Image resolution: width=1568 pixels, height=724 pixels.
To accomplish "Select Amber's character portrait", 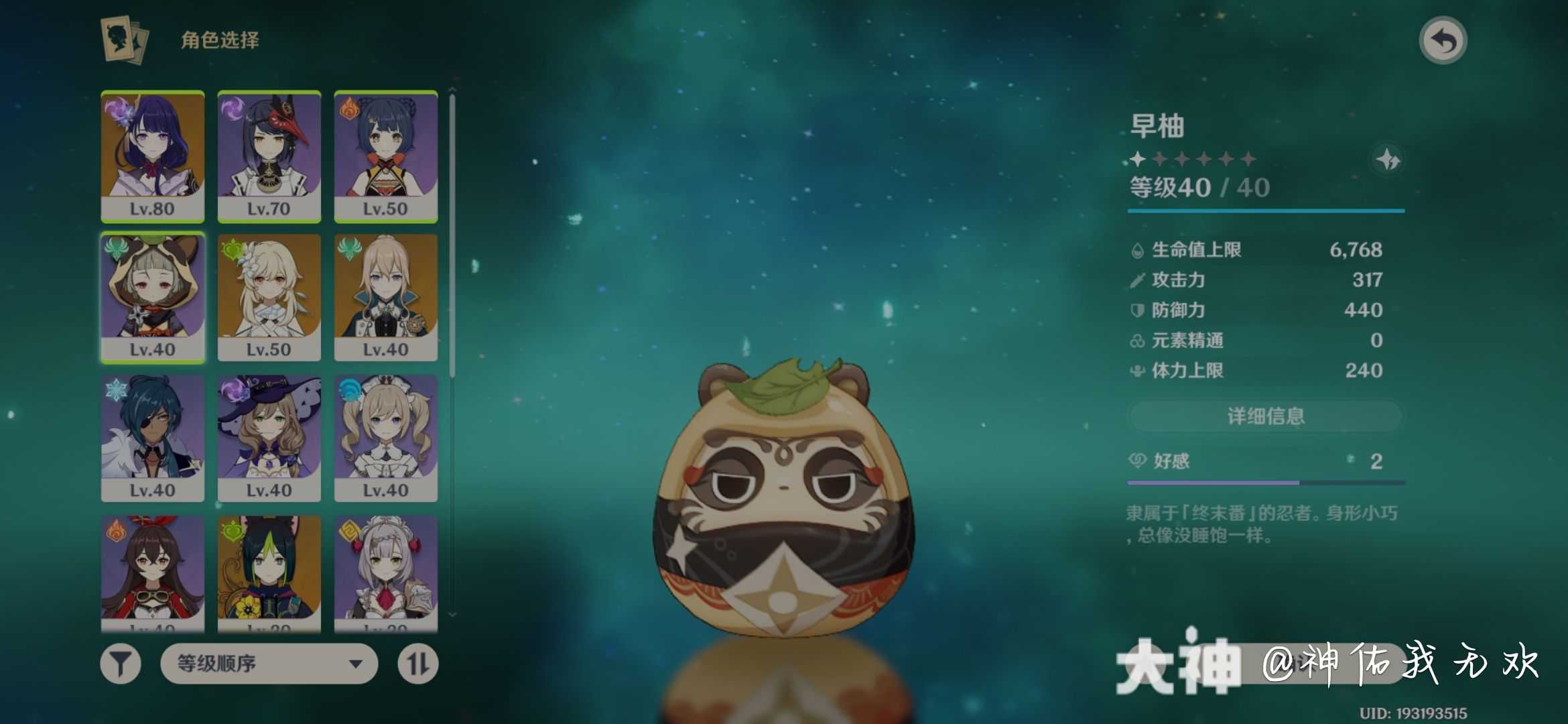I will coord(153,573).
